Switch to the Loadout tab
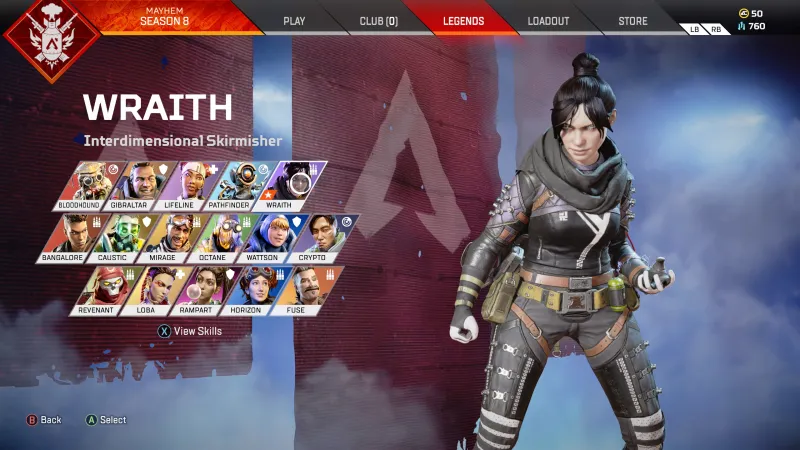Viewport: 800px width, 450px height. 548,20
